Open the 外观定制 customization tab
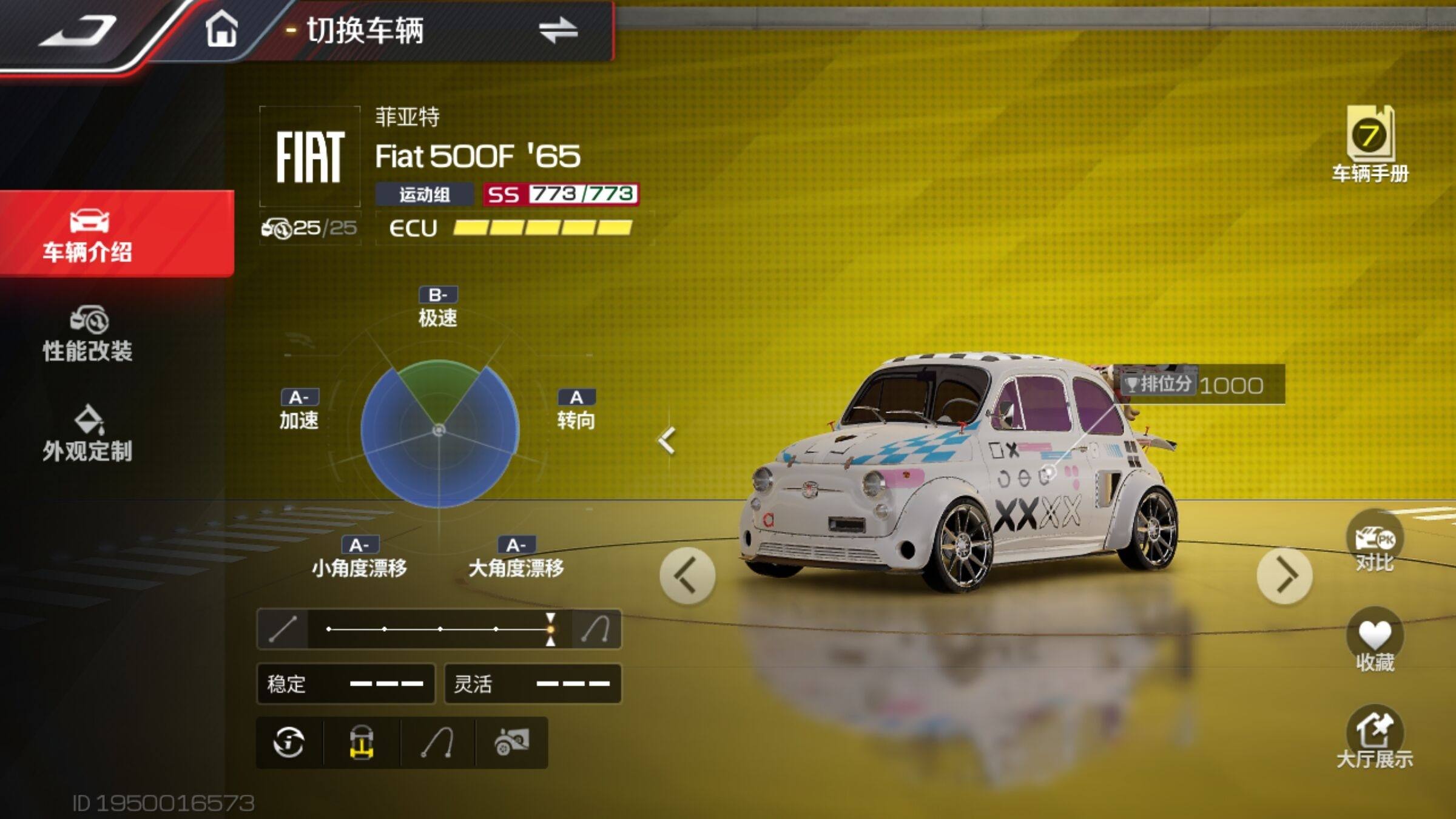The width and height of the screenshot is (1456, 819). click(x=88, y=434)
